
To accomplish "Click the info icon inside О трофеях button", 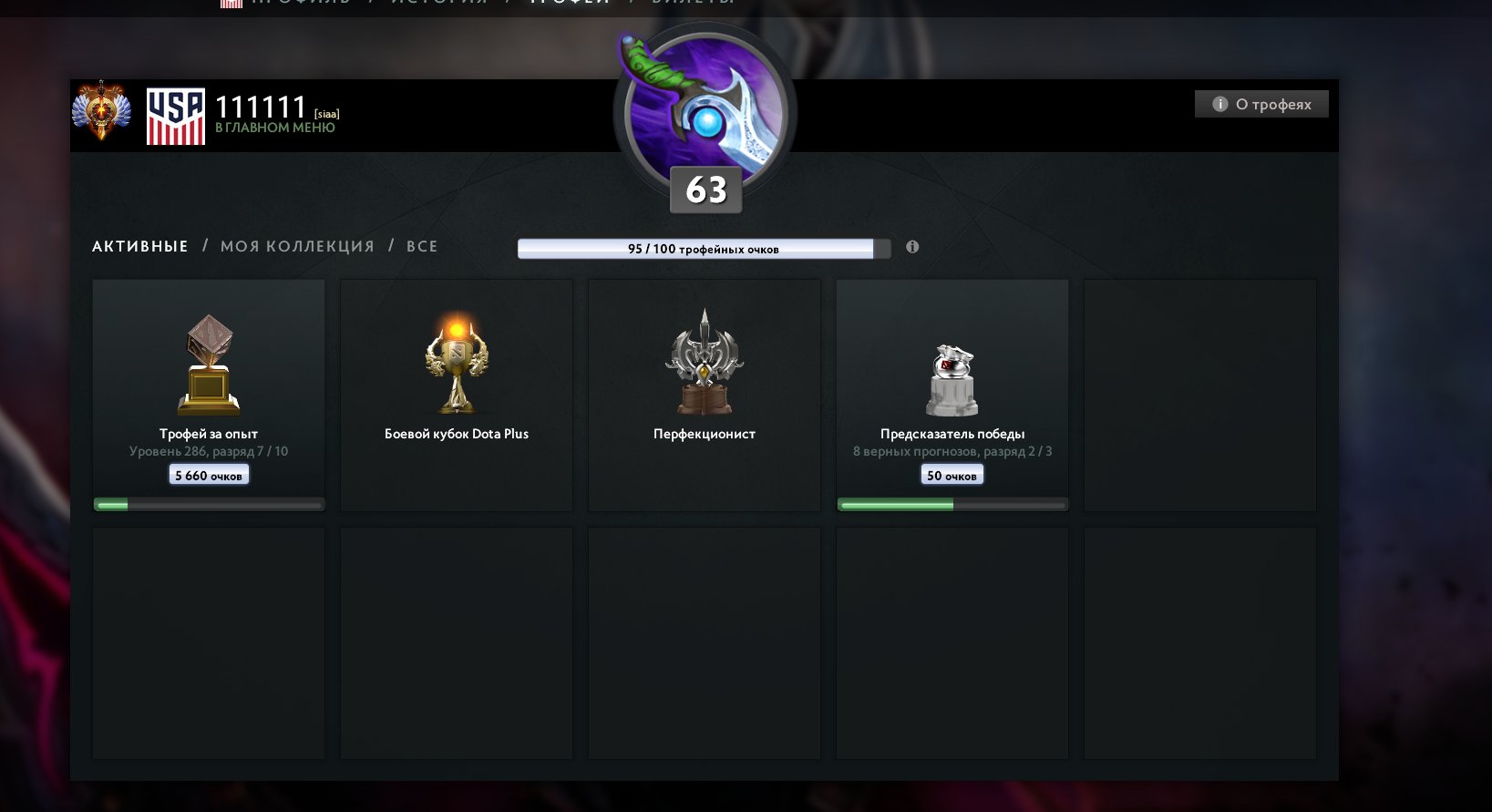I will 1219,103.
